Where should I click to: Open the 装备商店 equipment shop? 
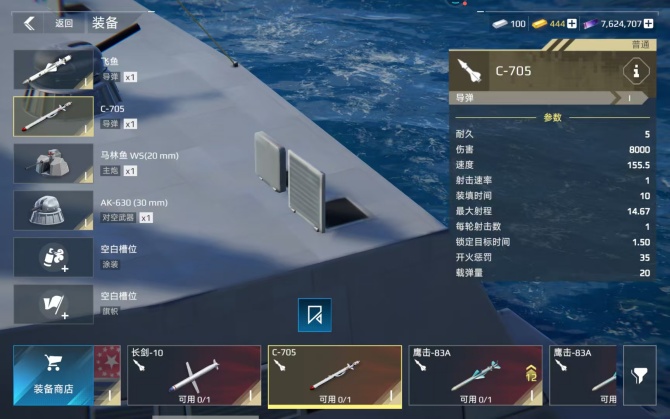[55, 375]
